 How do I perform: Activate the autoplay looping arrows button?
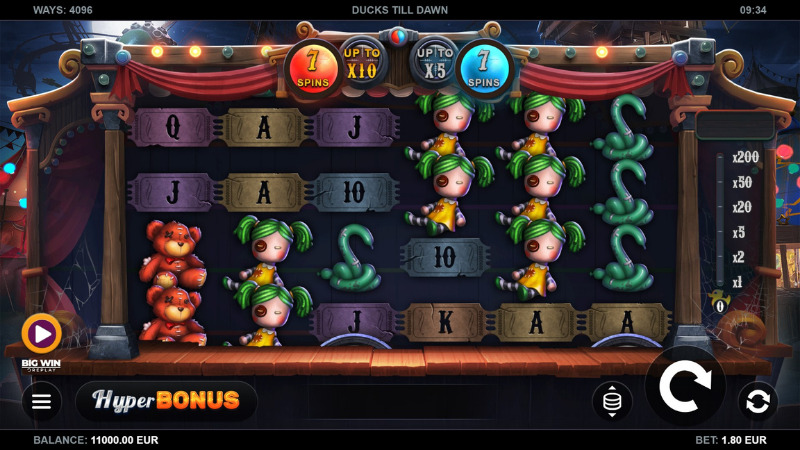pyautogui.click(x=757, y=402)
